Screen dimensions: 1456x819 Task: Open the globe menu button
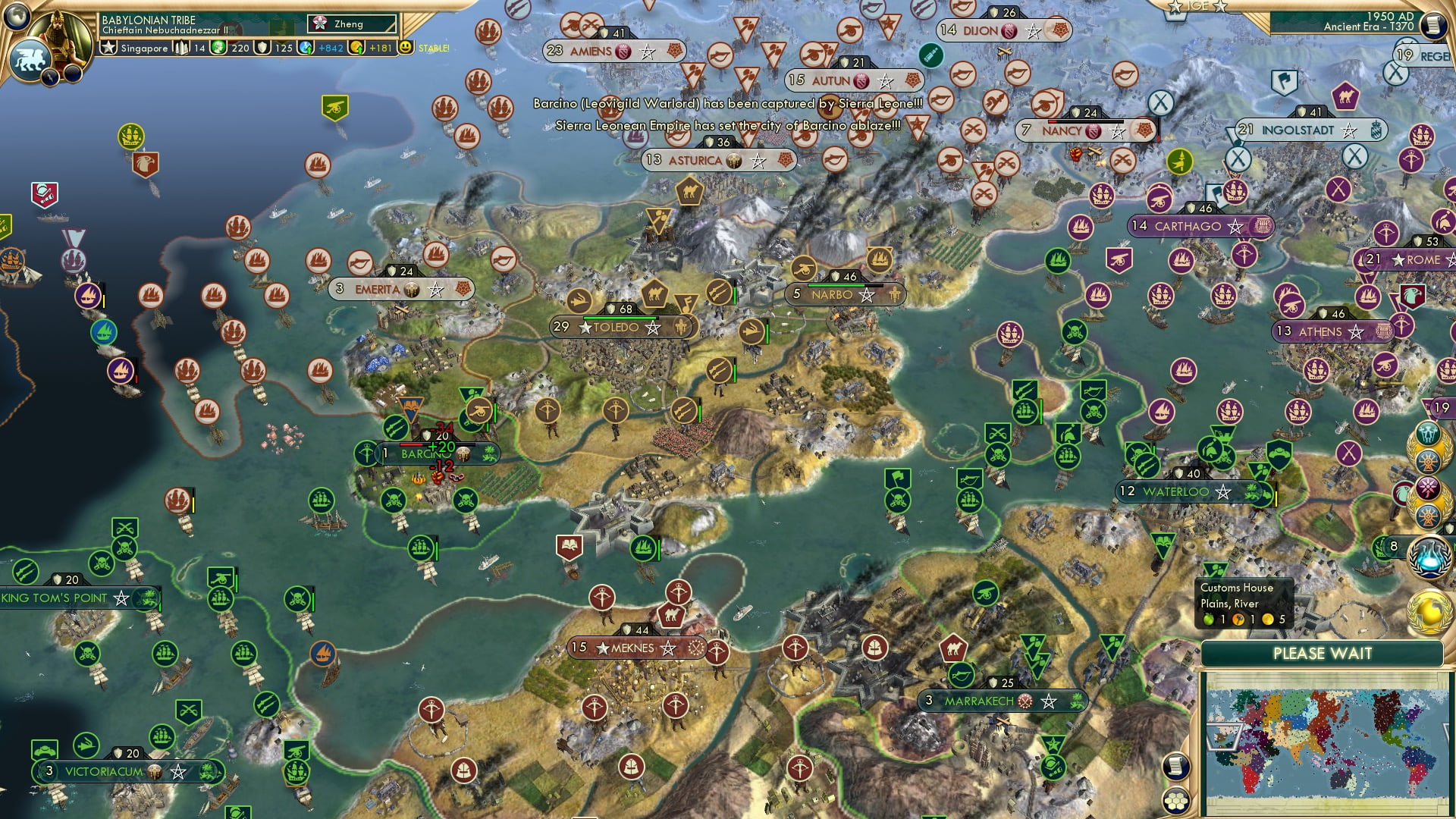coord(17,15)
